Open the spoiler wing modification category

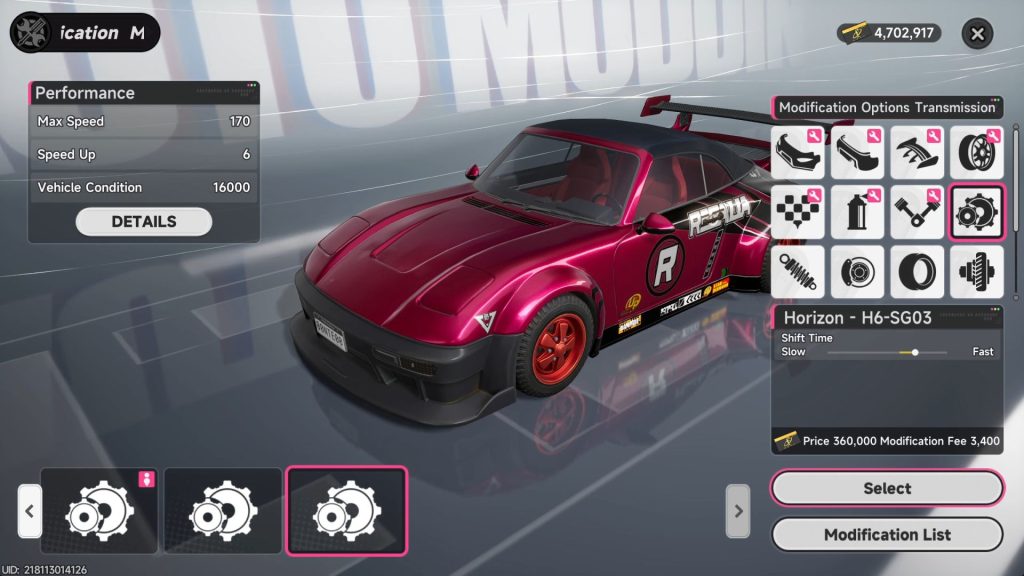click(917, 152)
